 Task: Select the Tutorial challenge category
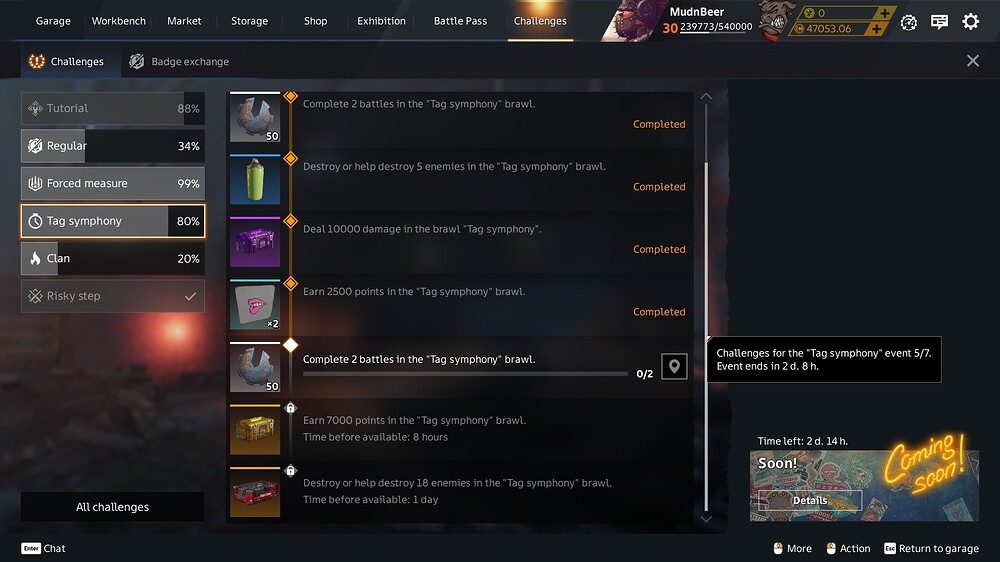pos(112,109)
